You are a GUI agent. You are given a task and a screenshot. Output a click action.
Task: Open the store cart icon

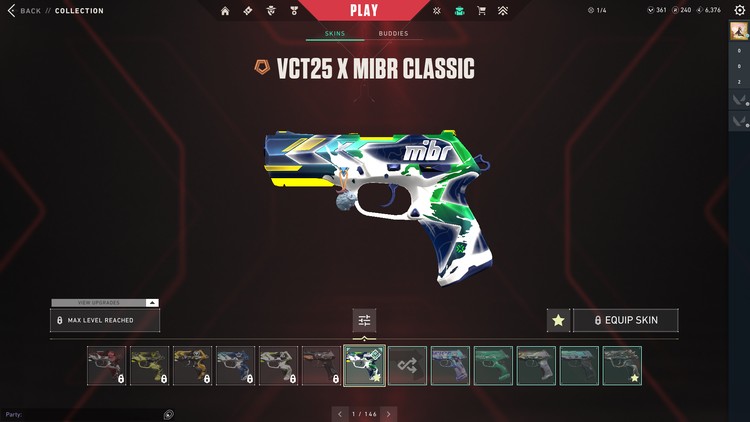pyautogui.click(x=482, y=11)
